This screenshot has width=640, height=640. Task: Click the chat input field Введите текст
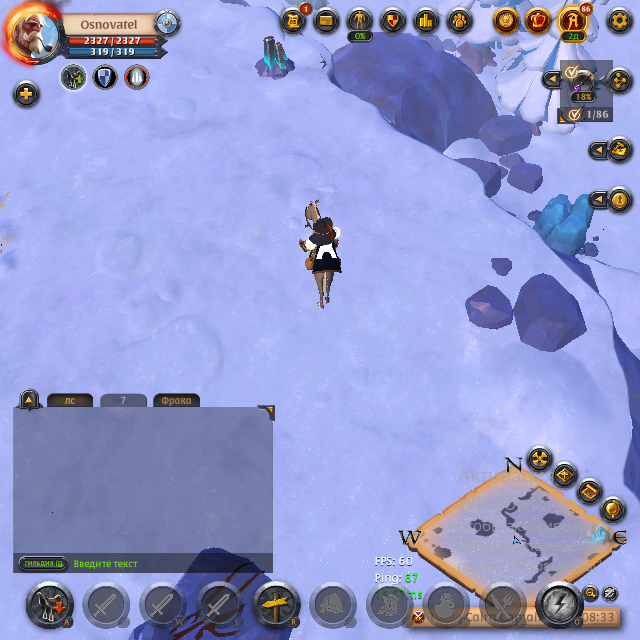click(x=160, y=564)
